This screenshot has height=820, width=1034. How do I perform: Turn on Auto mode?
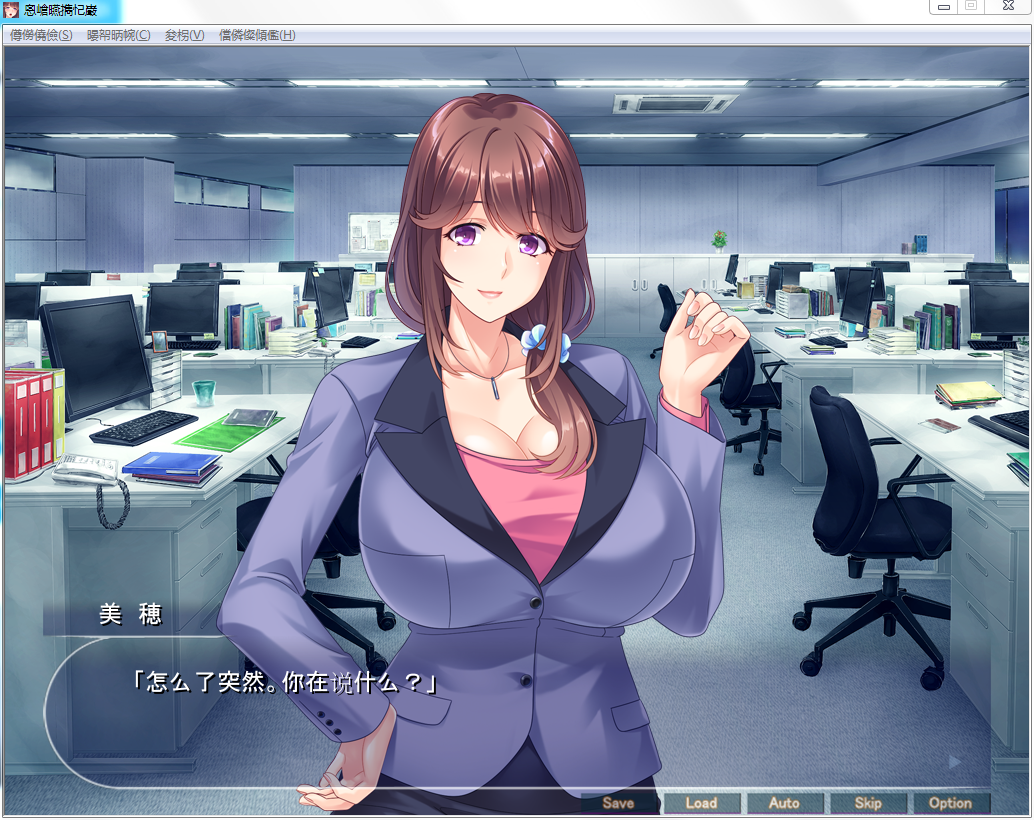(x=784, y=803)
